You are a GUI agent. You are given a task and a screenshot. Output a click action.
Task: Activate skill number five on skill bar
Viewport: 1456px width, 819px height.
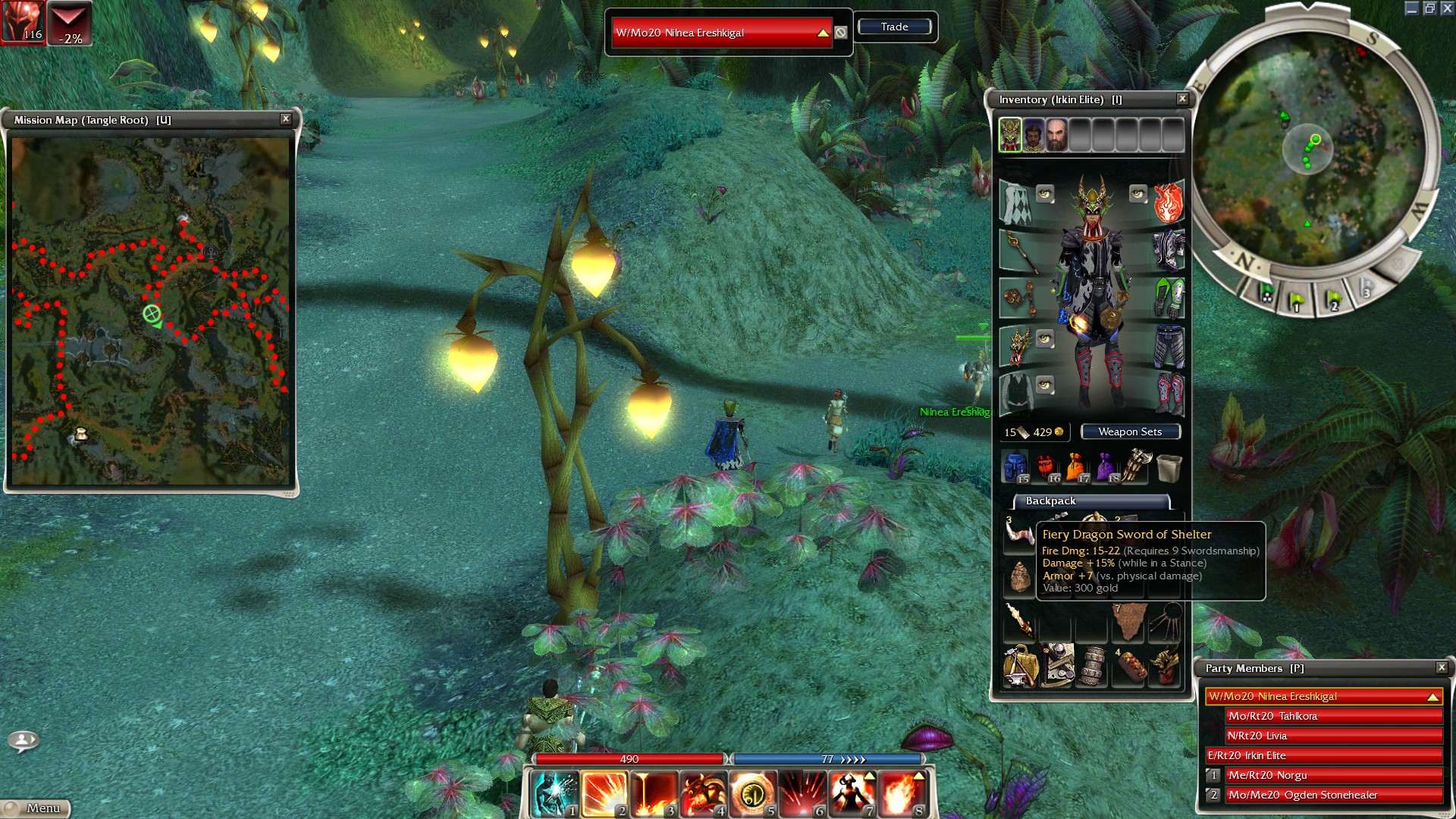click(752, 794)
